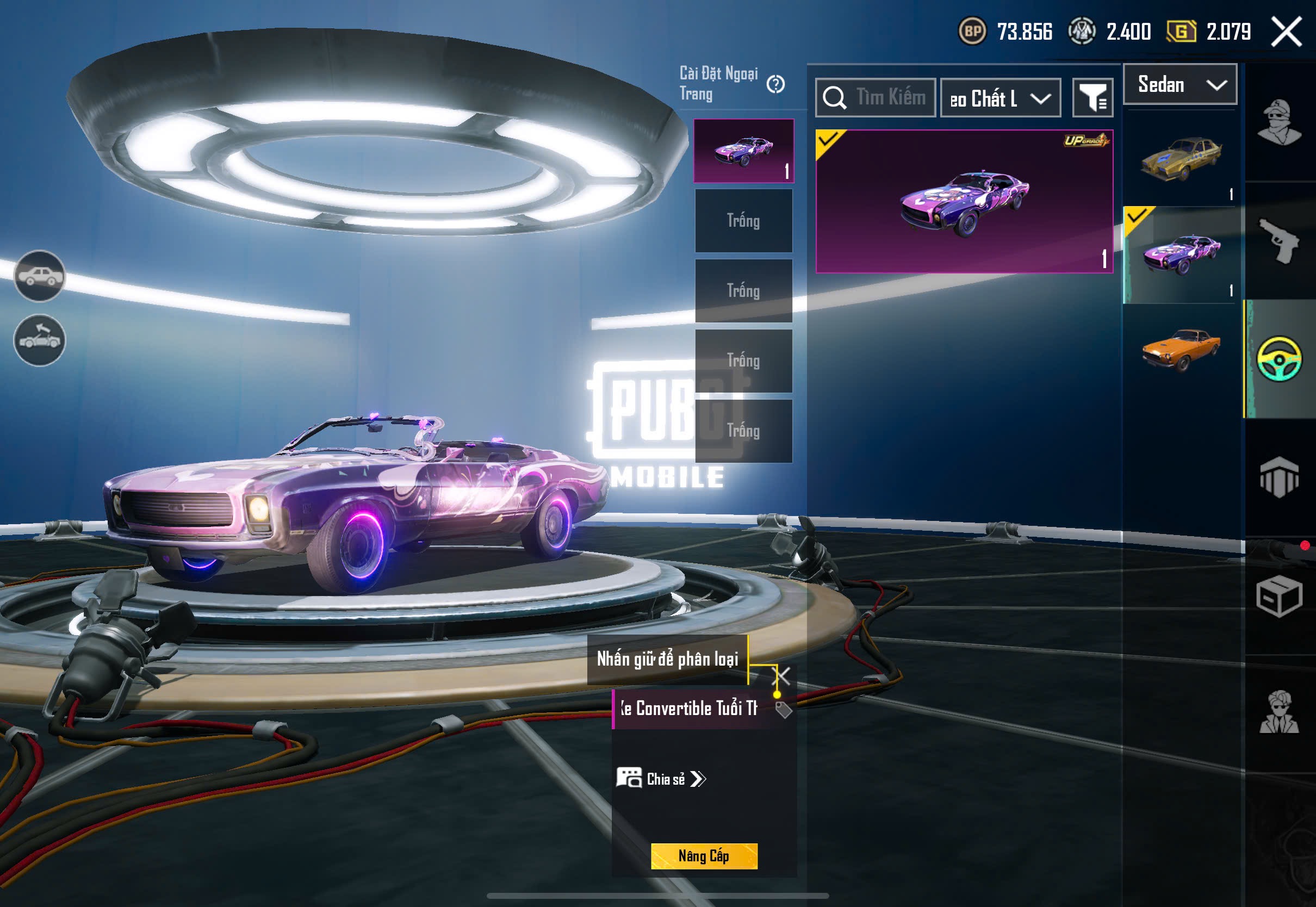This screenshot has height=907, width=1316.
Task: Open the crate box tab
Action: point(1279,596)
